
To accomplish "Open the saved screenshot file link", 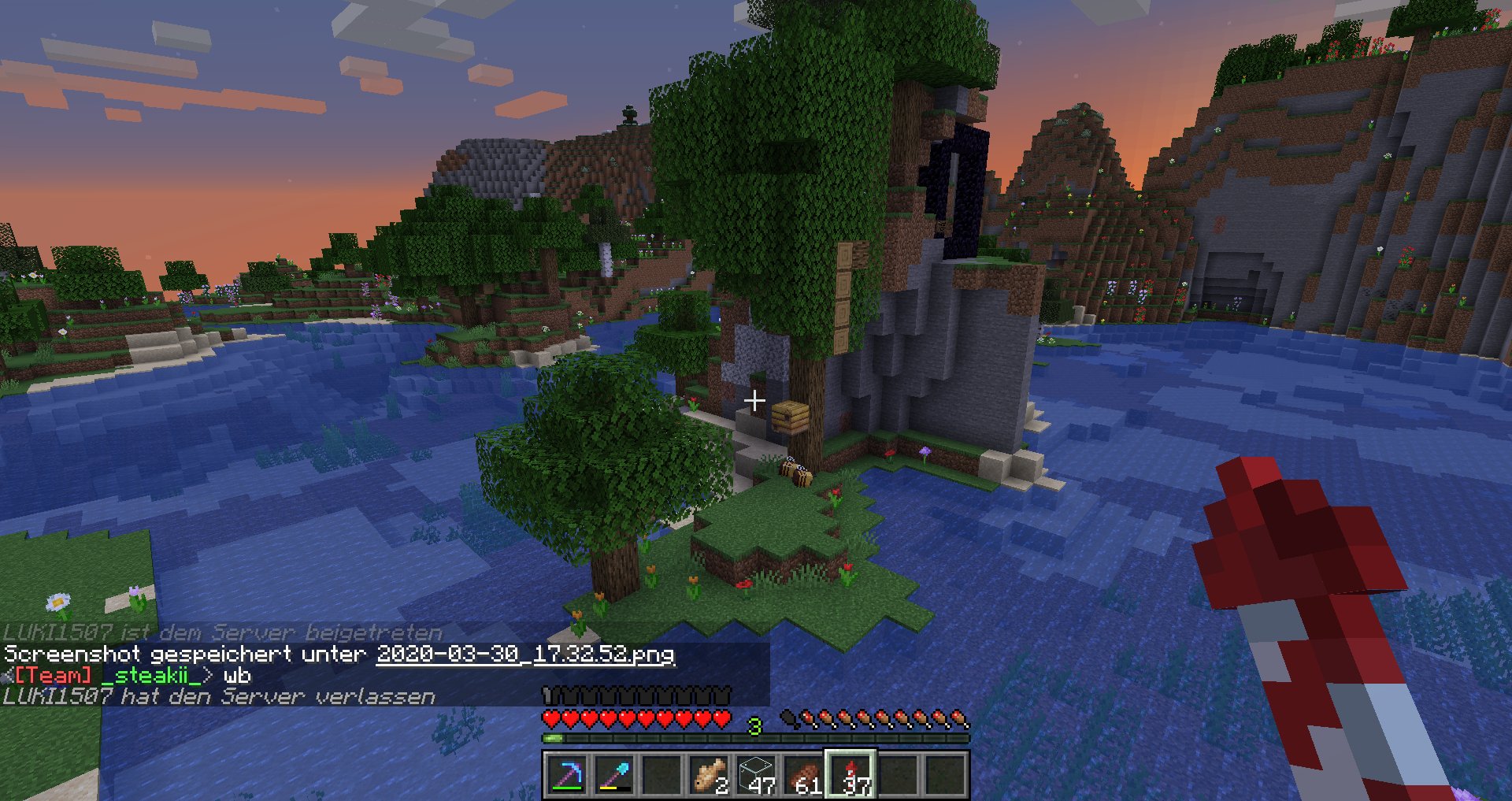I will point(525,654).
